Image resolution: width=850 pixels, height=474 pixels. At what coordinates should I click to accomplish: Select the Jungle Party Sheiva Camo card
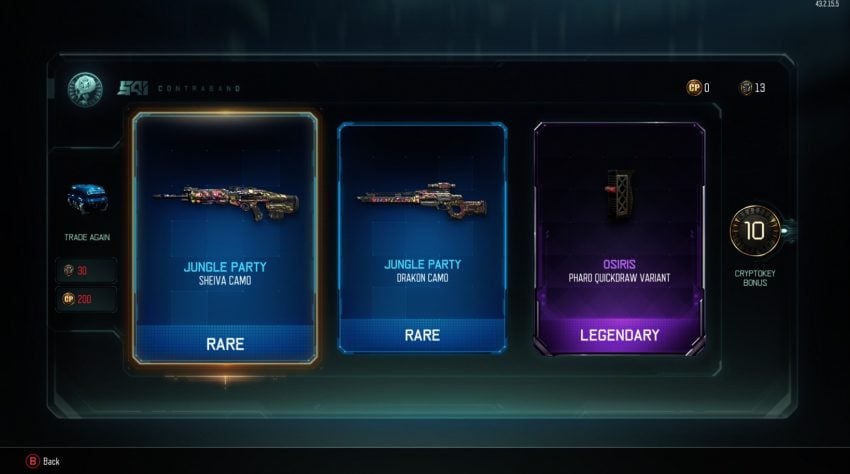[x=225, y=236]
